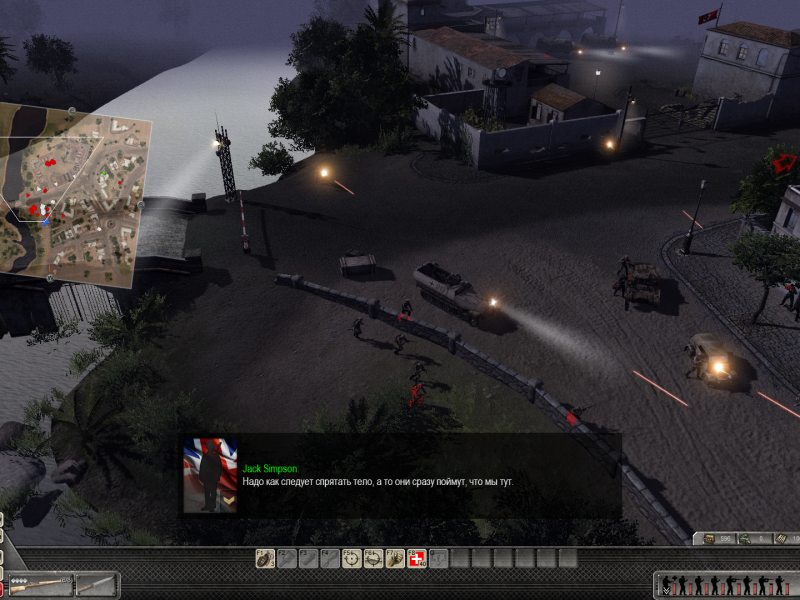Click Jack Simpson's dialogue portrait

(210, 476)
